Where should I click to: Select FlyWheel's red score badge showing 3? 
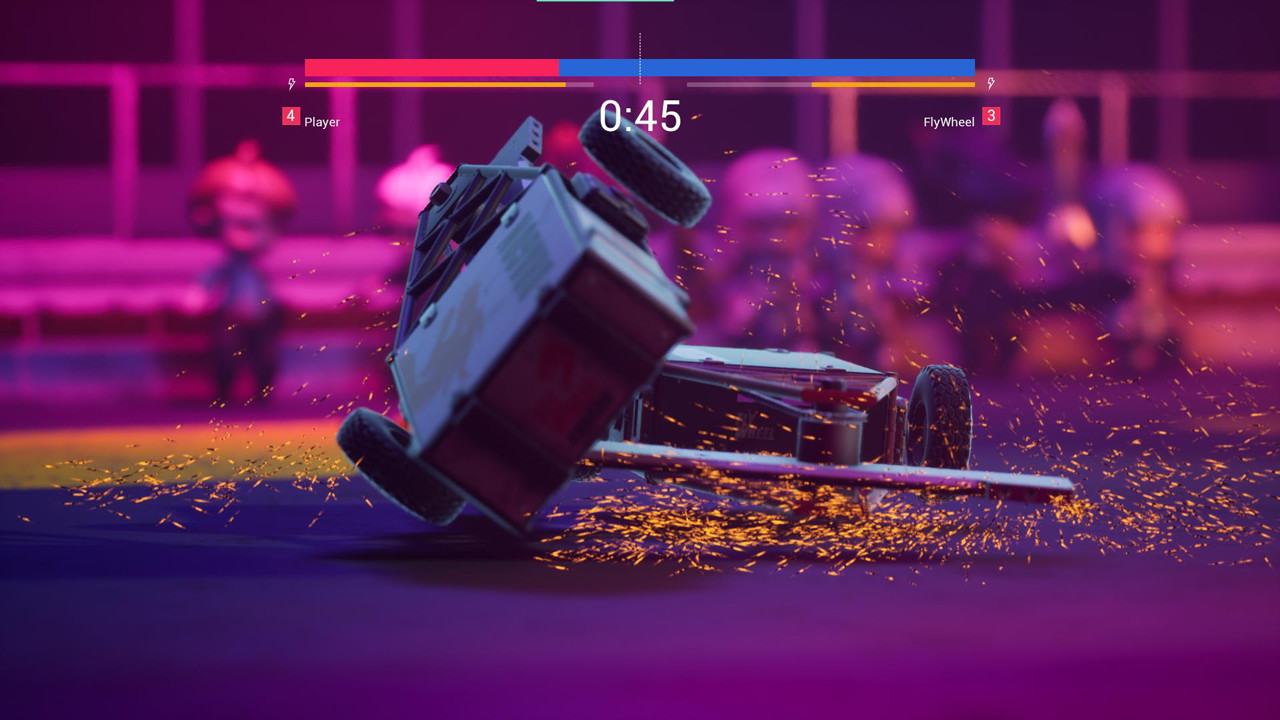click(993, 117)
